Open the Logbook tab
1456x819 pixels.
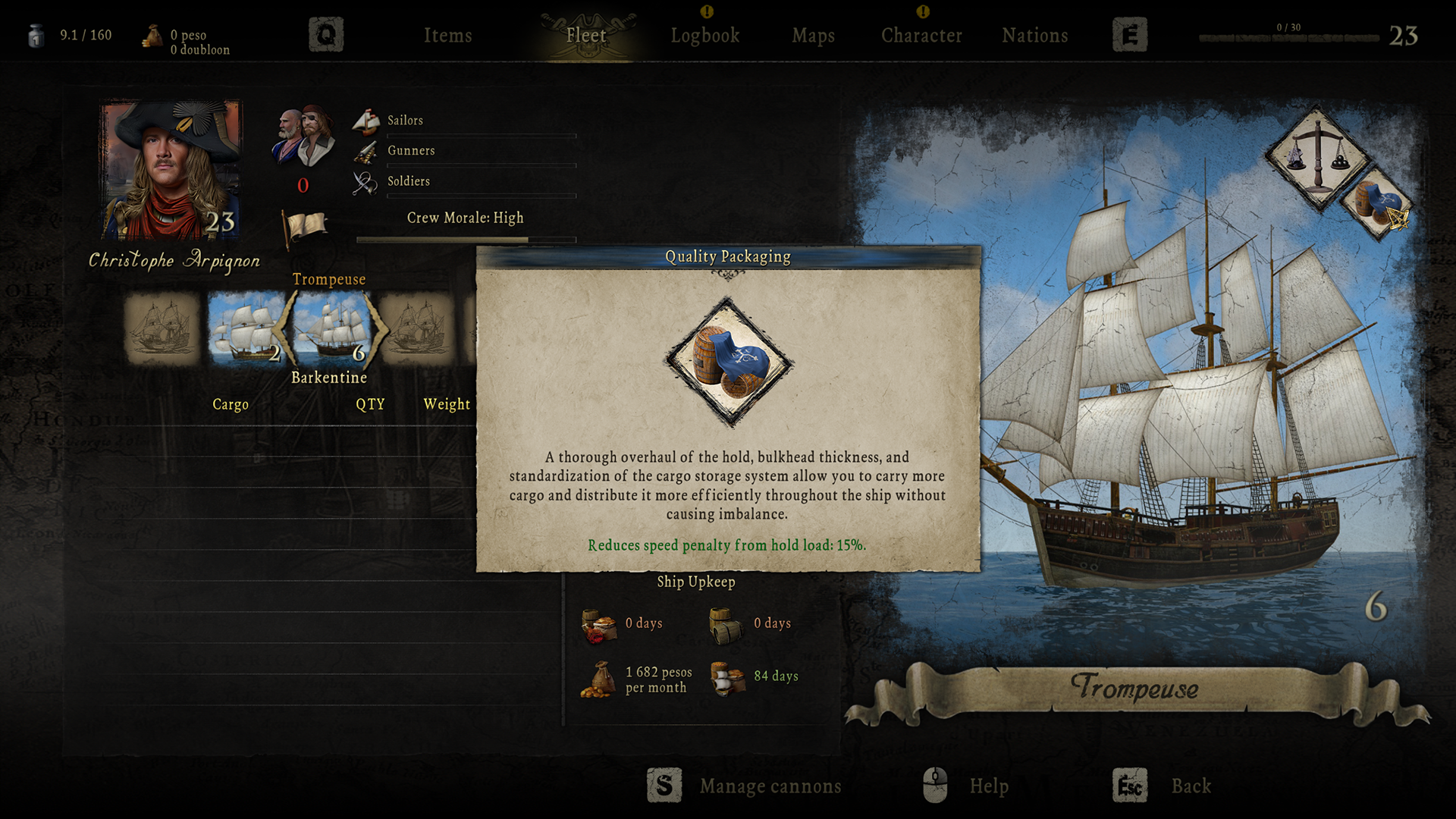[704, 36]
